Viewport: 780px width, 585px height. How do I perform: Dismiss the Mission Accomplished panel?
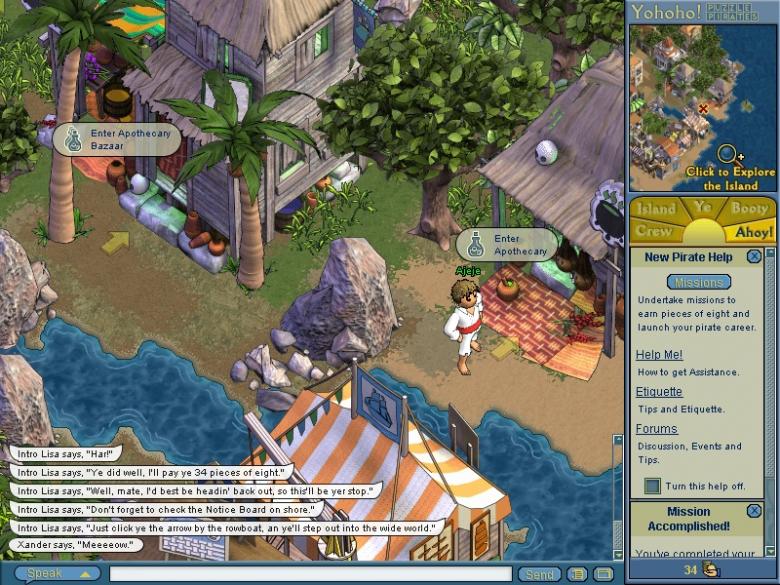(x=754, y=511)
